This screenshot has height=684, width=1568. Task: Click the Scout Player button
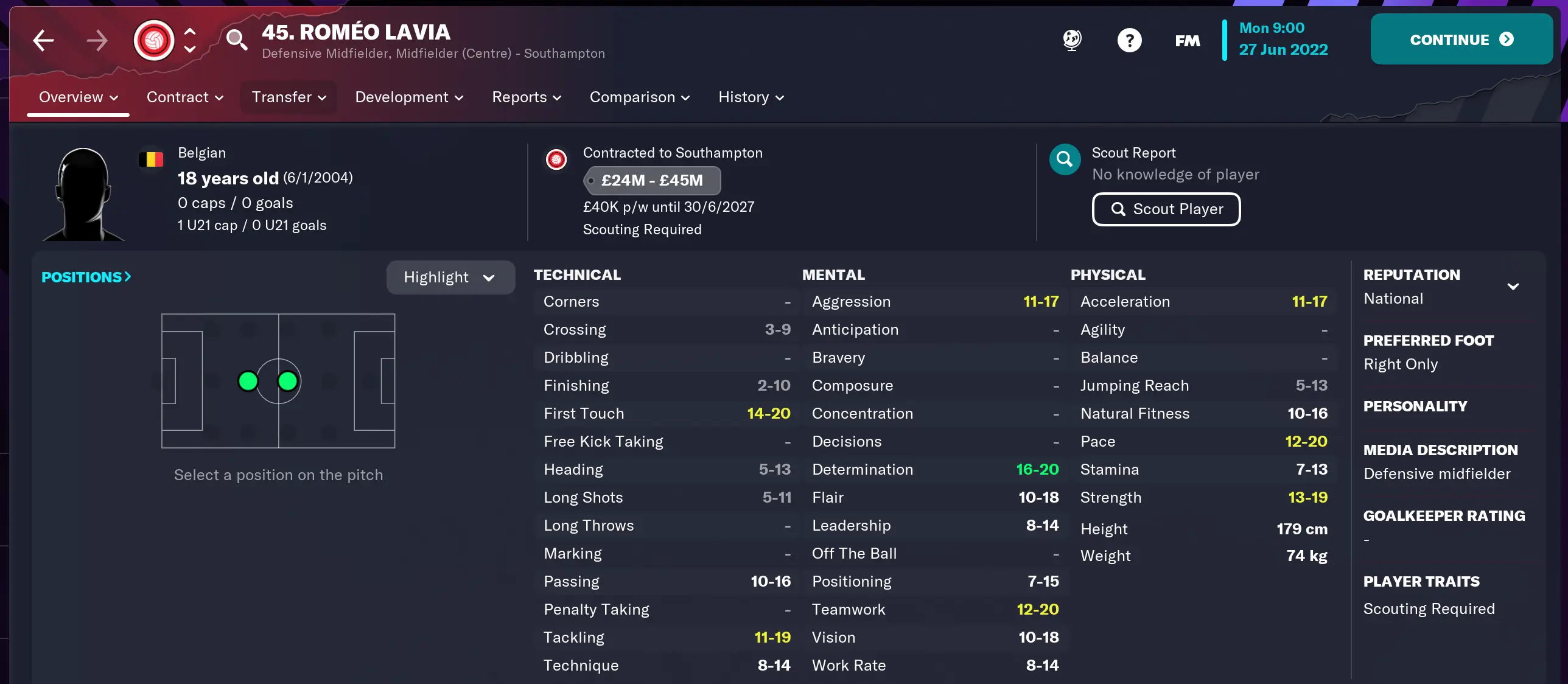point(1166,209)
